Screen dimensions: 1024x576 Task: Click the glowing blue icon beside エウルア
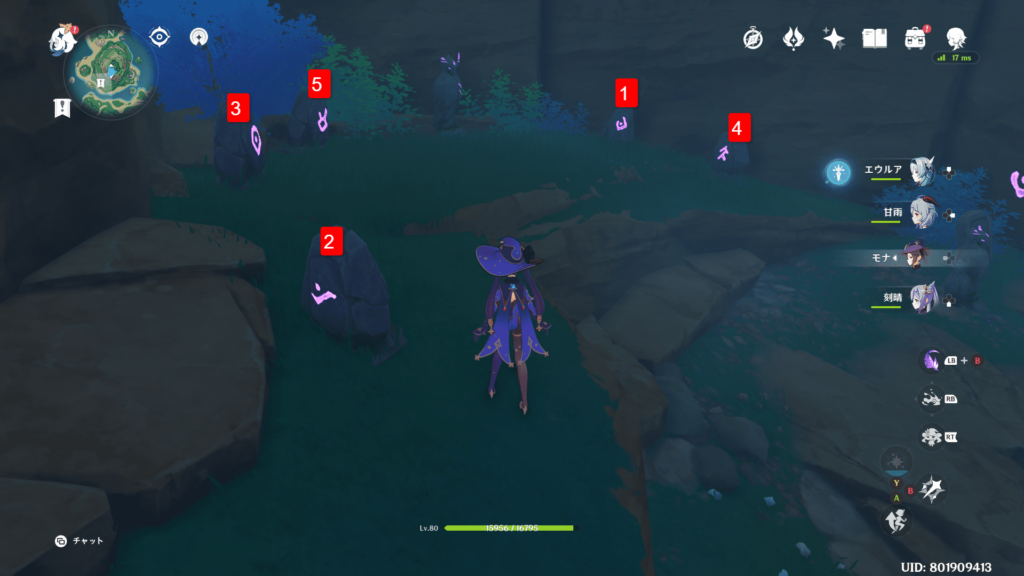[838, 172]
